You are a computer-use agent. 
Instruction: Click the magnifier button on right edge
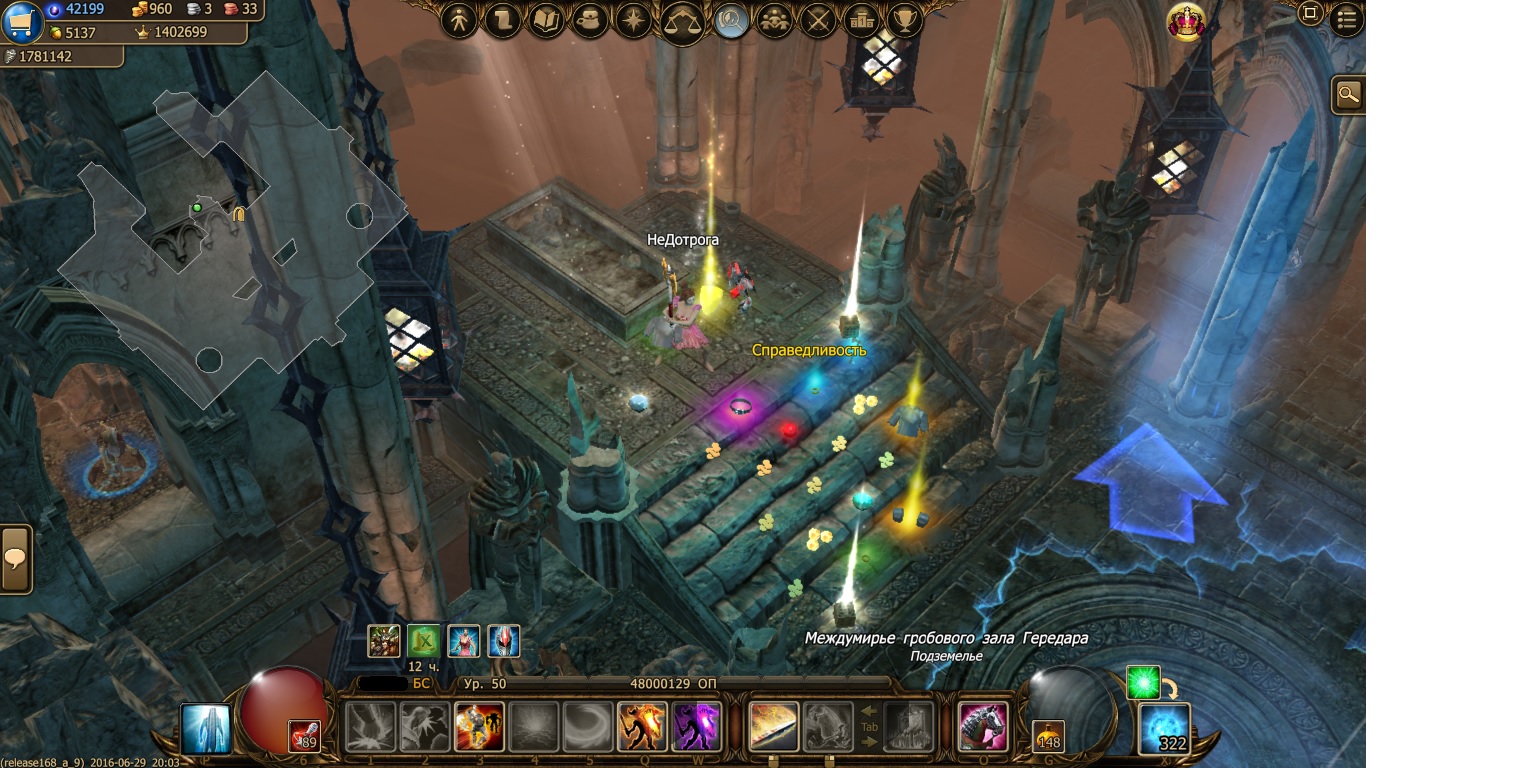pyautogui.click(x=1349, y=95)
